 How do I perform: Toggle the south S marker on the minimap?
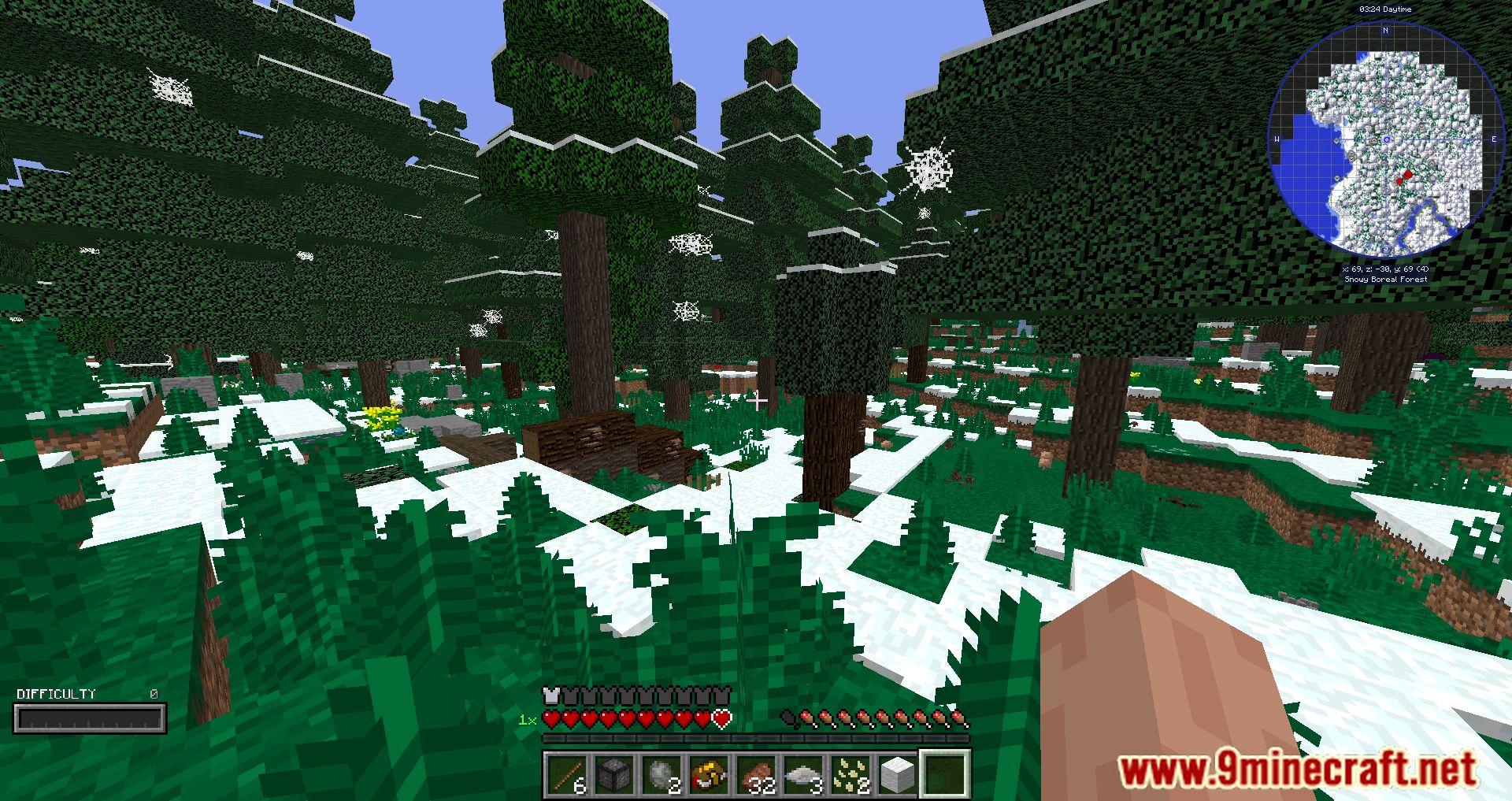pos(1385,247)
